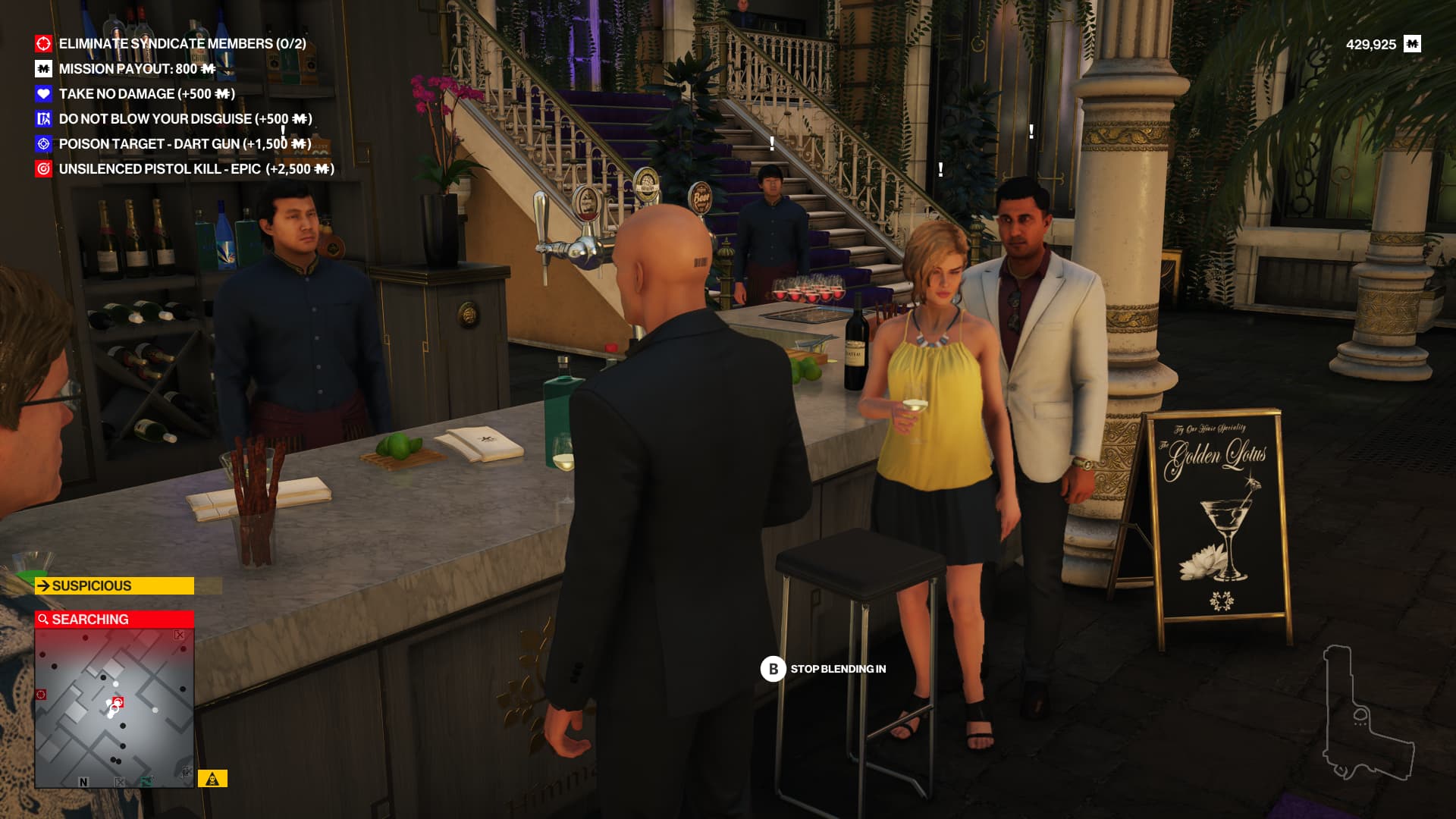Select the Eliminate Syndicate Members objective
Viewport: 1456px width, 819px height.
click(x=182, y=44)
